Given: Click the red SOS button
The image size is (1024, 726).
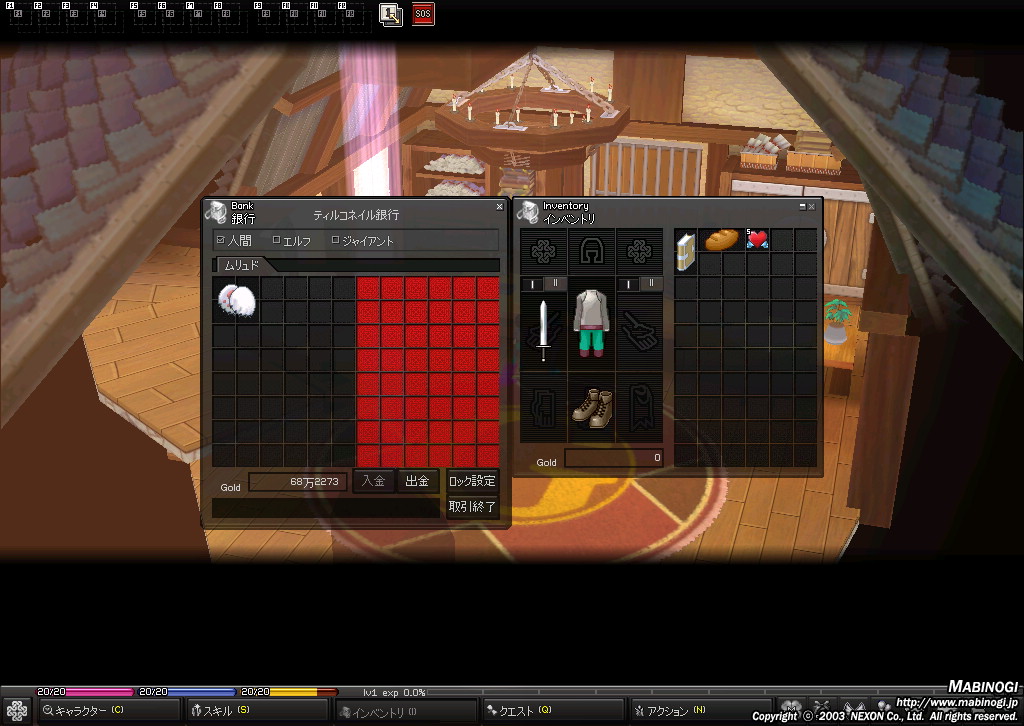Looking at the screenshot, I should tap(423, 15).
